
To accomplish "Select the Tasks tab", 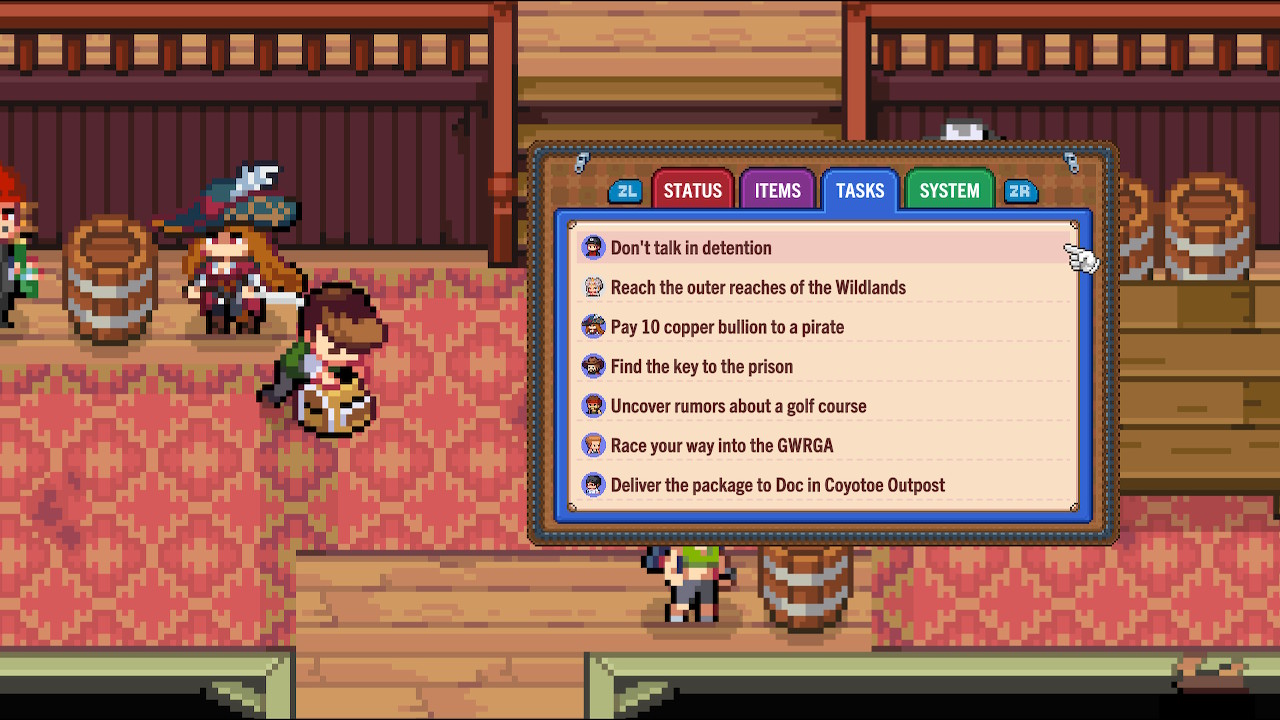I will [x=860, y=190].
